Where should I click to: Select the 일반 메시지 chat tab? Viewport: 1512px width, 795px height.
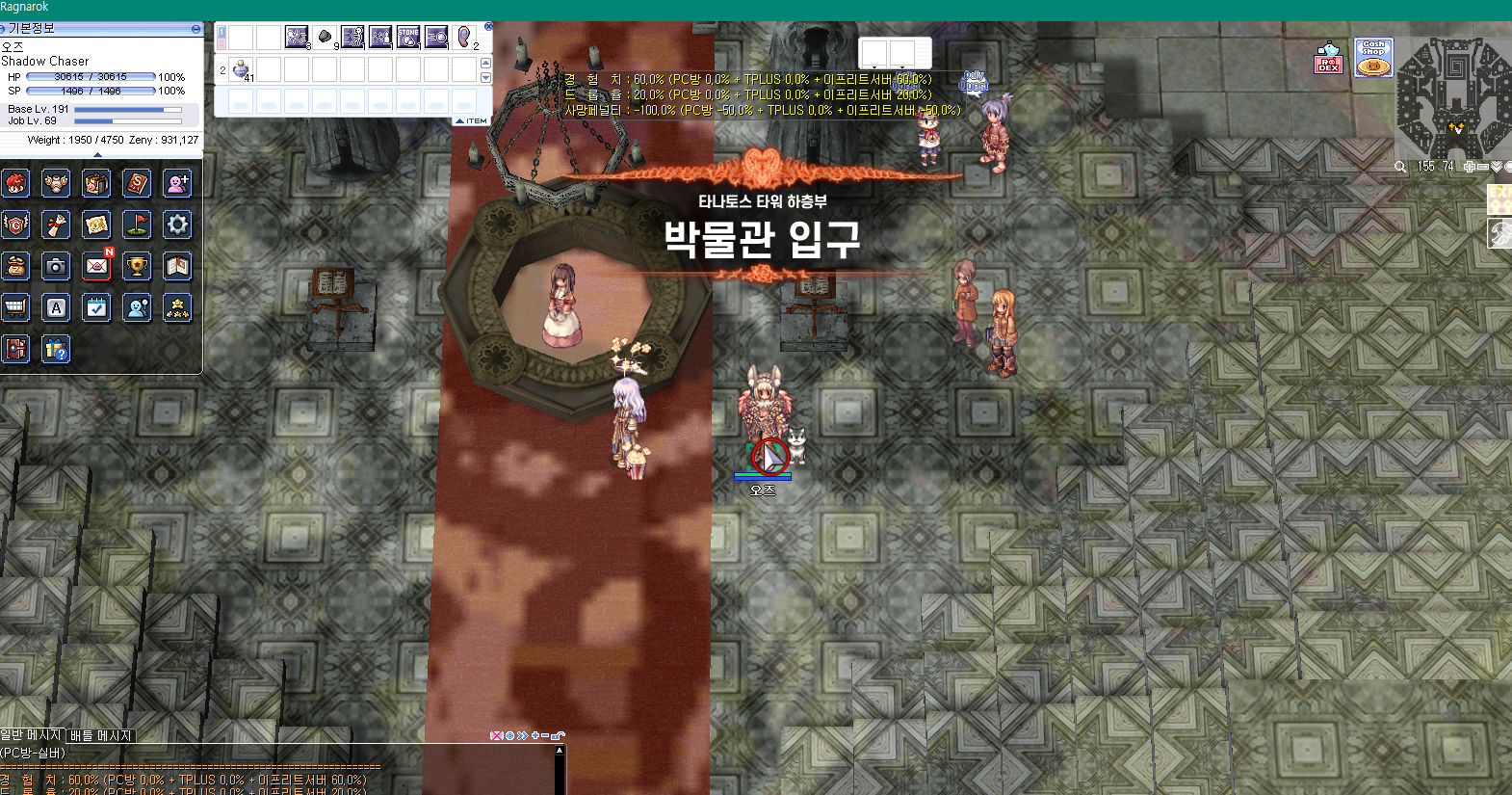click(x=29, y=735)
